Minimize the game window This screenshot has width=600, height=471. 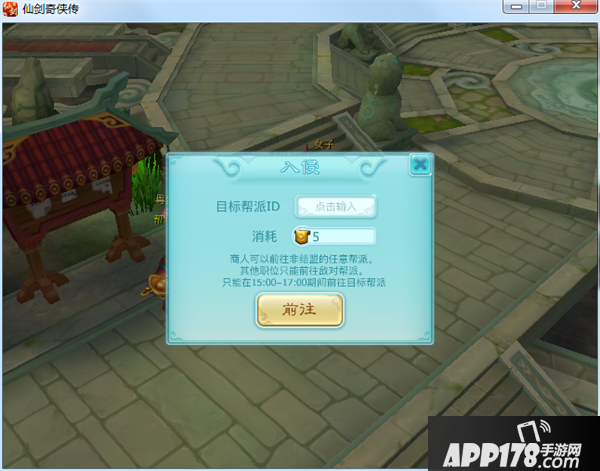[x=516, y=6]
